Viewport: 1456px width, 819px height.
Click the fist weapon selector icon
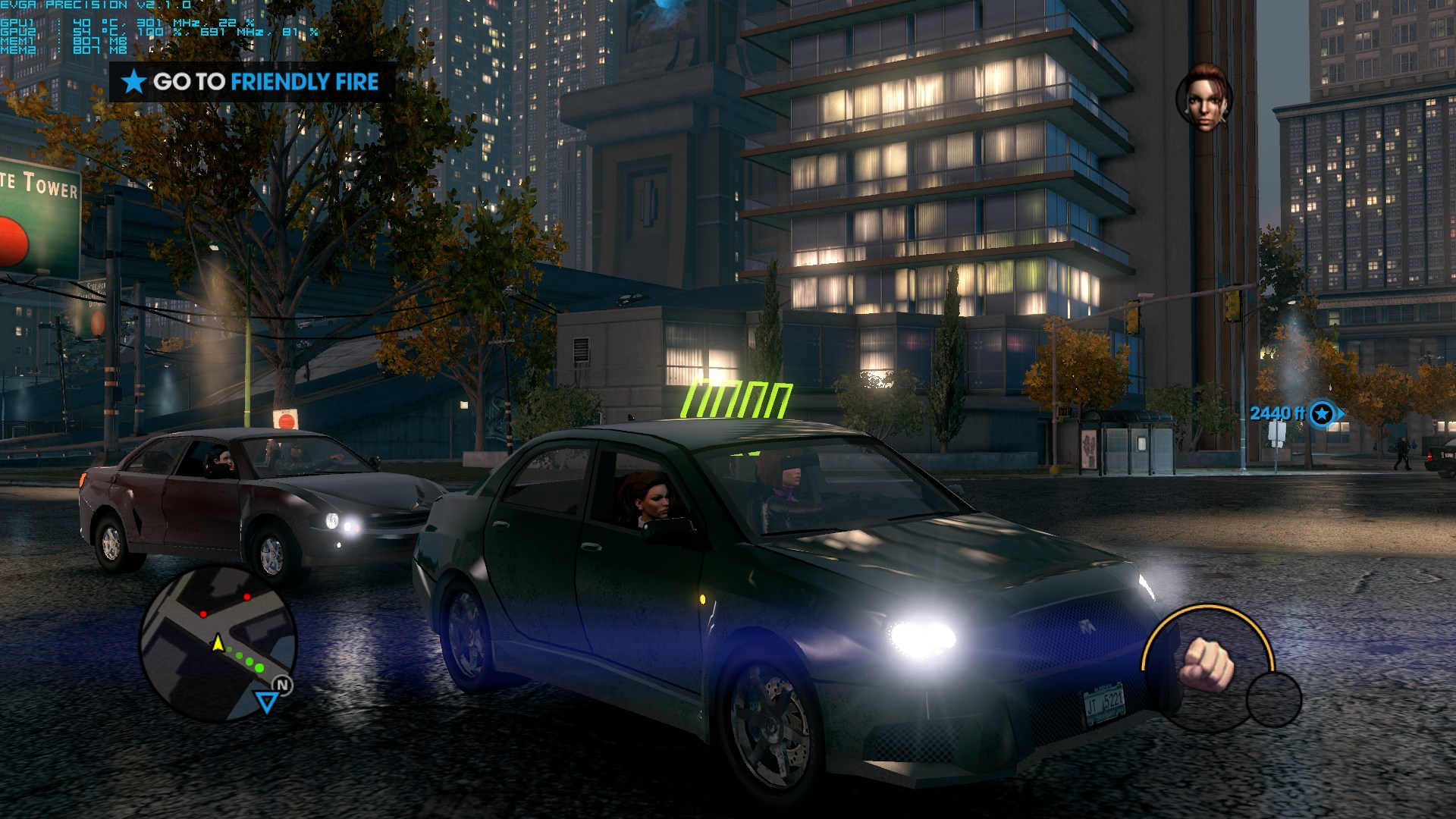pos(1208,663)
